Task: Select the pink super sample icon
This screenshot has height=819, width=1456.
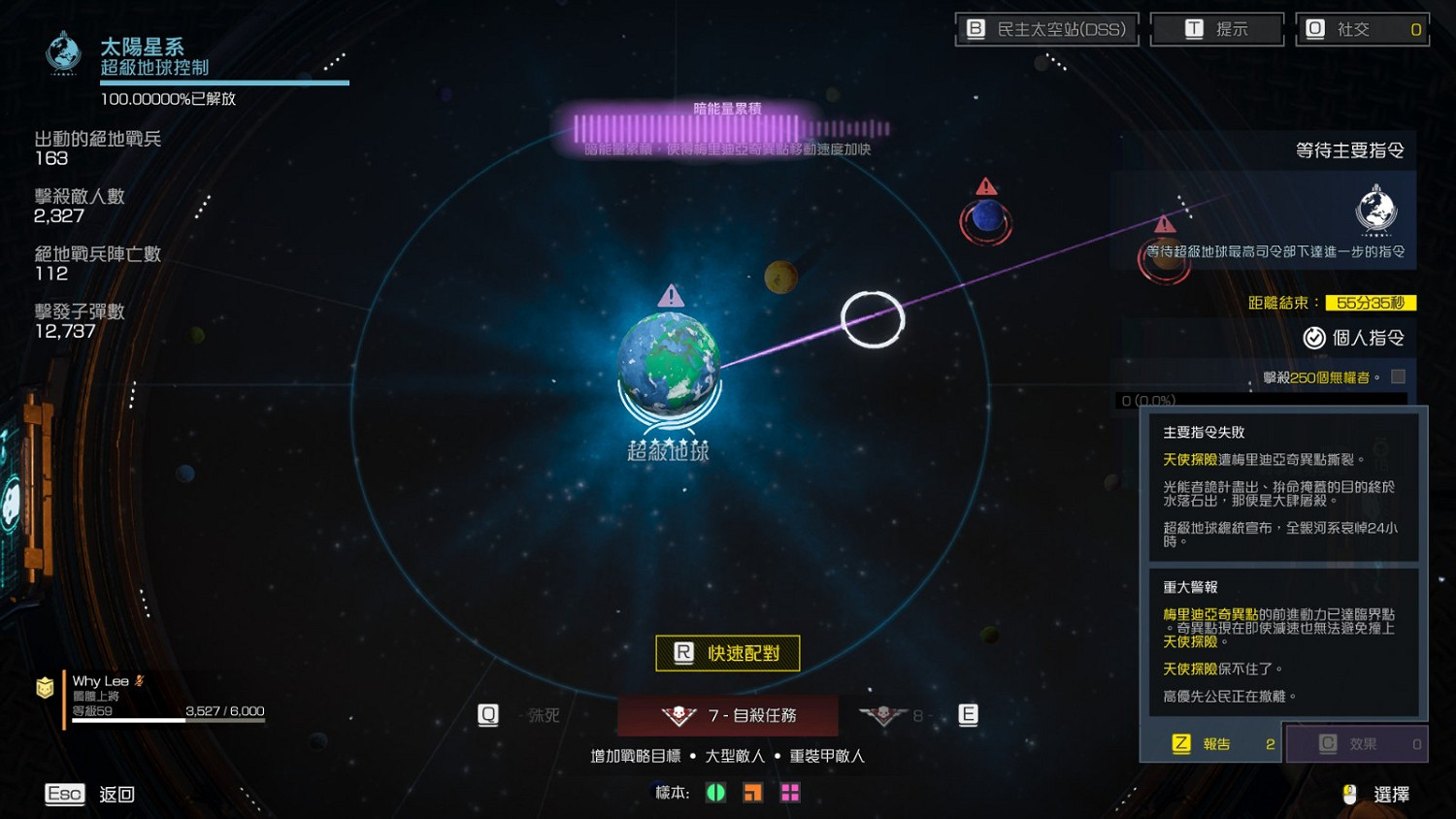Action: tap(789, 793)
